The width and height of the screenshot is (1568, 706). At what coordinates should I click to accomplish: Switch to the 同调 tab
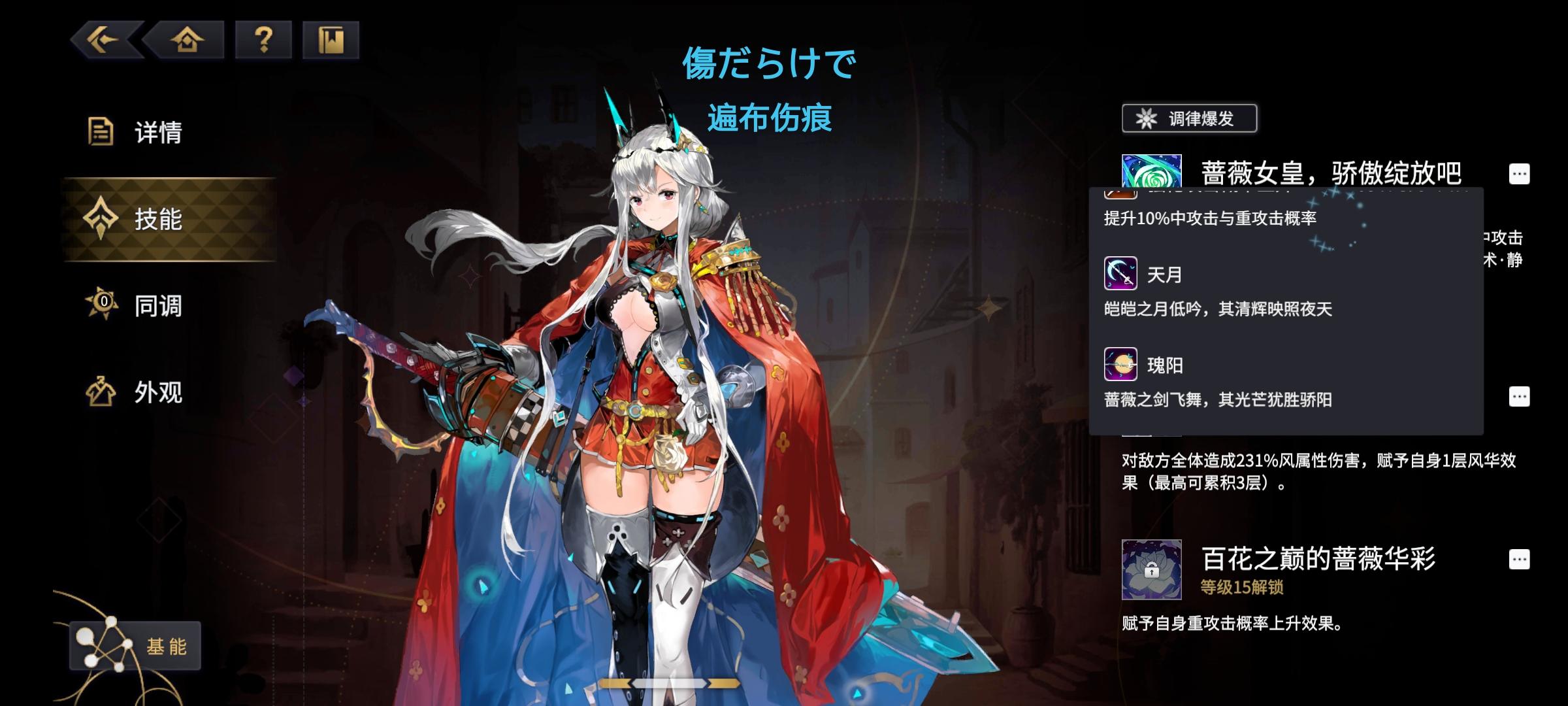(147, 305)
